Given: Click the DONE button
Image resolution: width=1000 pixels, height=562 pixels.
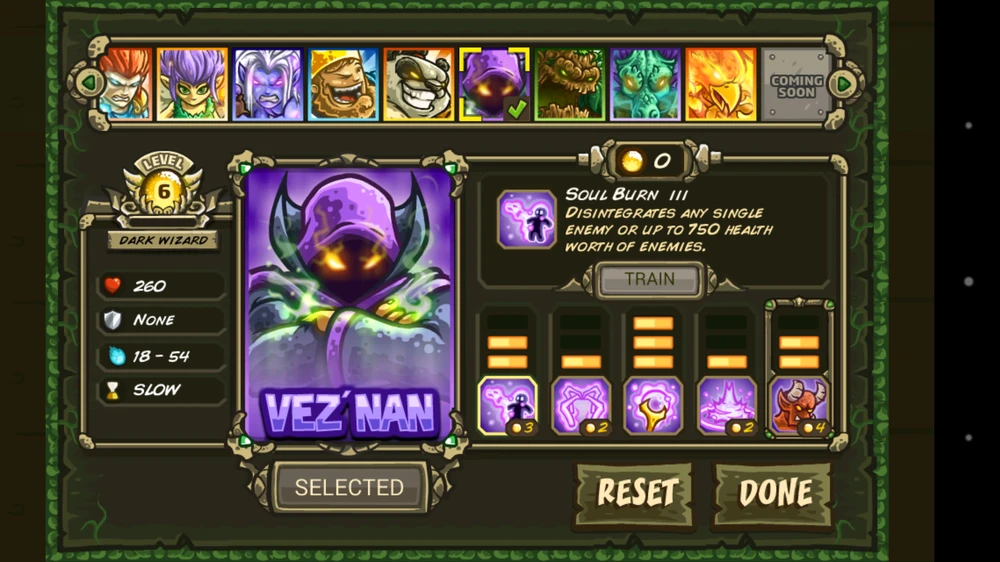Looking at the screenshot, I should coord(774,493).
